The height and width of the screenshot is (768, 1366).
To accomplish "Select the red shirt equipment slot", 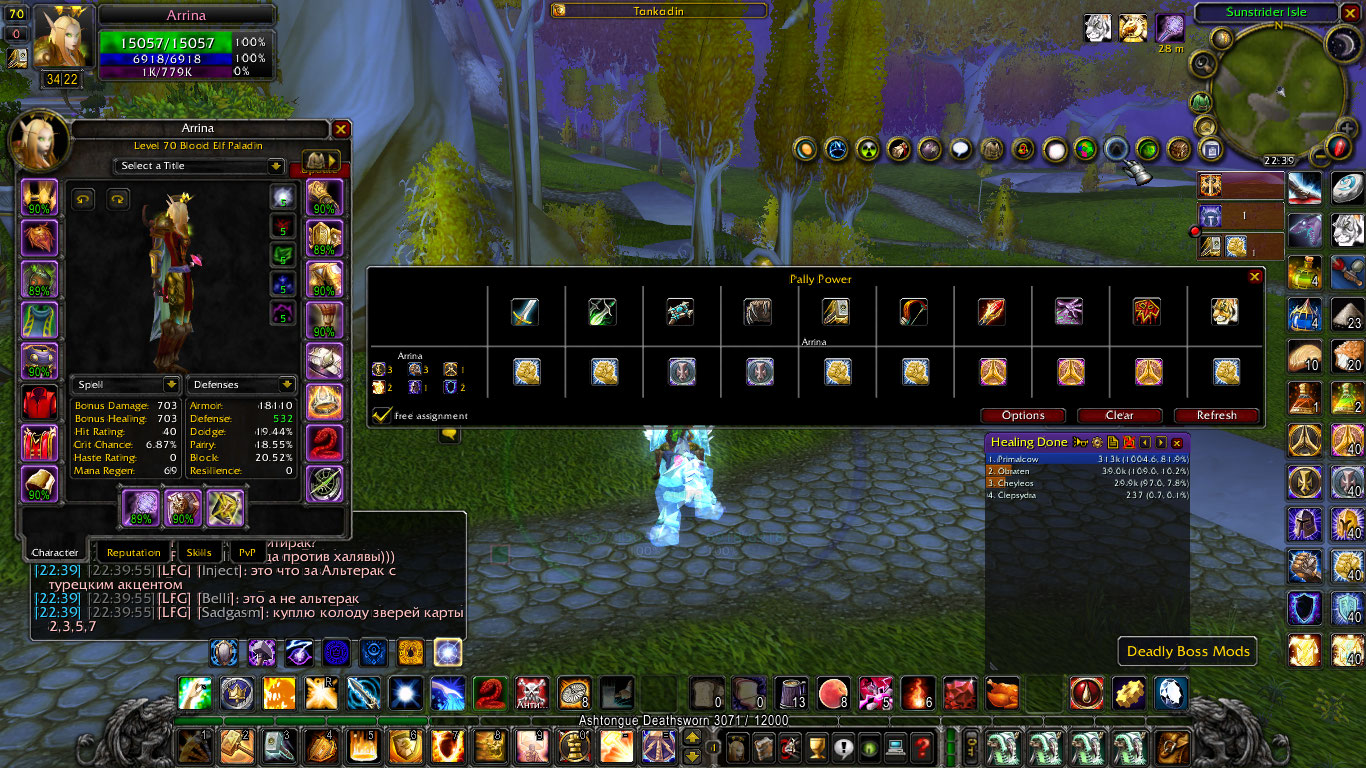I will point(40,401).
